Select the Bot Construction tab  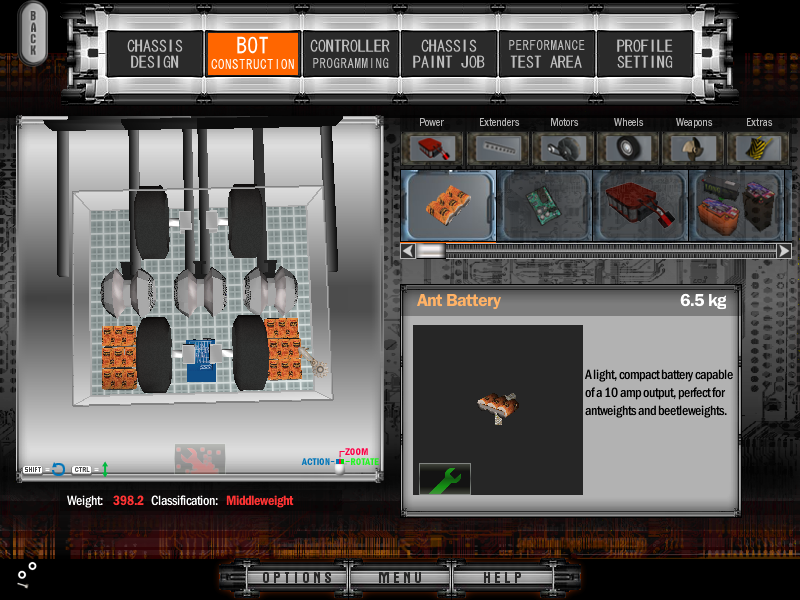tap(252, 54)
